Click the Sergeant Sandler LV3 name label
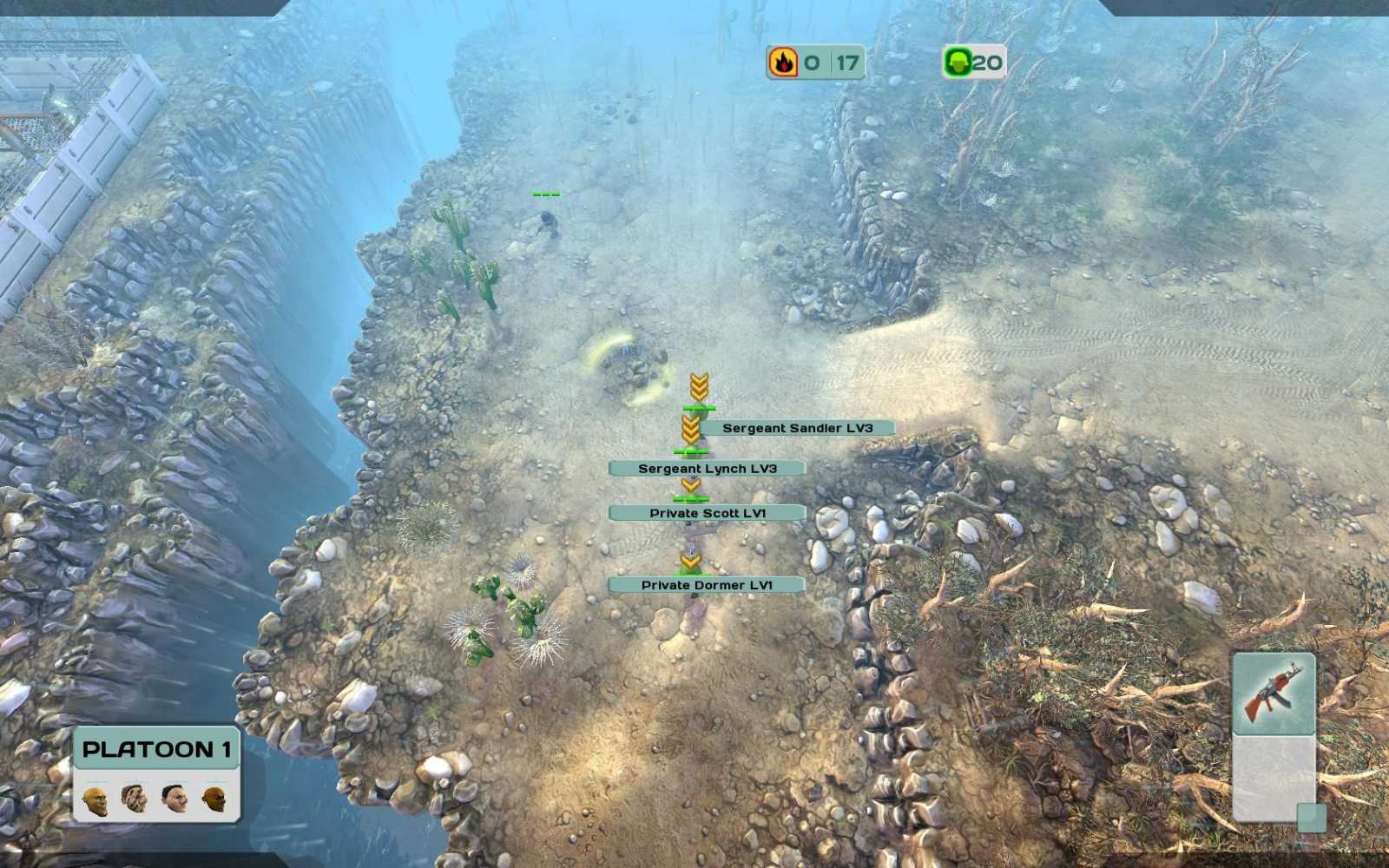This screenshot has height=868, width=1389. pyautogui.click(x=797, y=427)
